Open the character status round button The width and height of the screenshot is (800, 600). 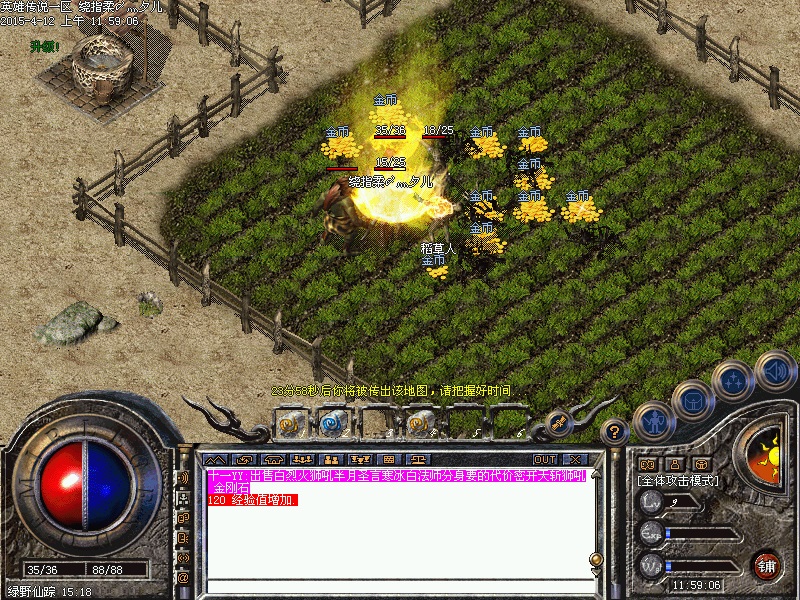(653, 421)
